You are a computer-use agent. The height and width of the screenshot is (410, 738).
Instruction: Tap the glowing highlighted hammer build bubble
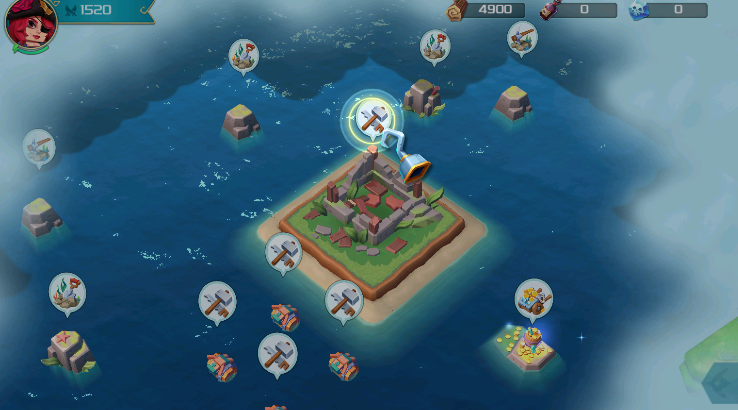[x=372, y=119]
